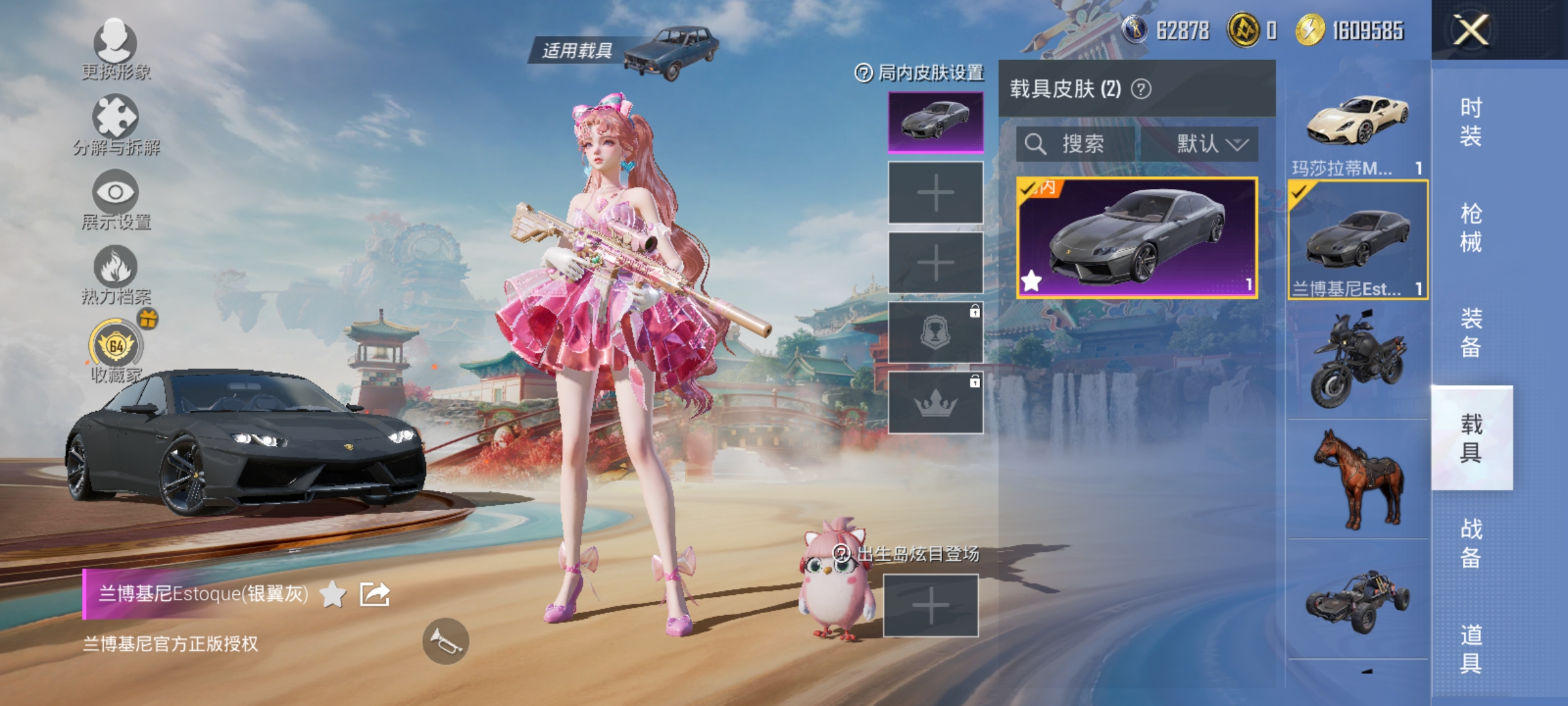Open the 默认 sorting dropdown

point(1213,145)
